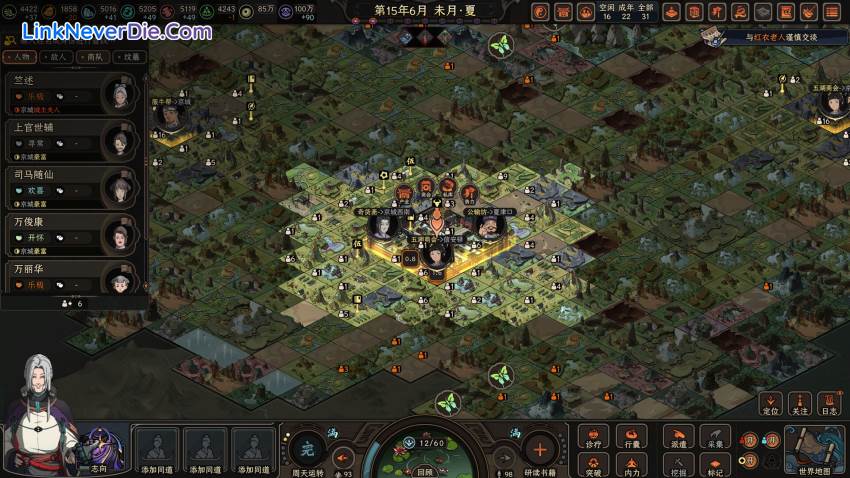
Task: Switch to the 人物 characters tab
Action: pyautogui.click(x=29, y=57)
